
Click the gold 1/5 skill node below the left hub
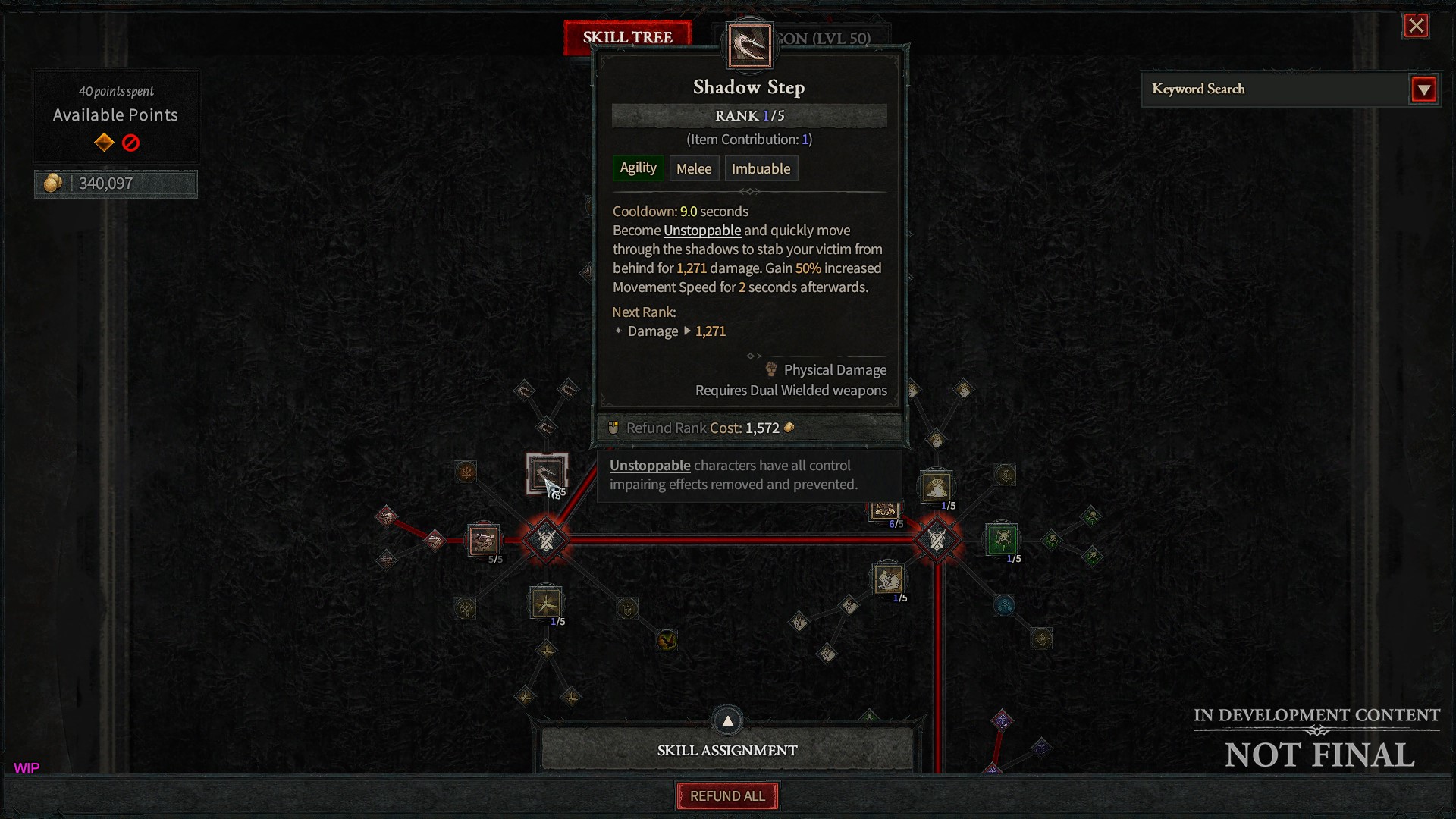[545, 603]
